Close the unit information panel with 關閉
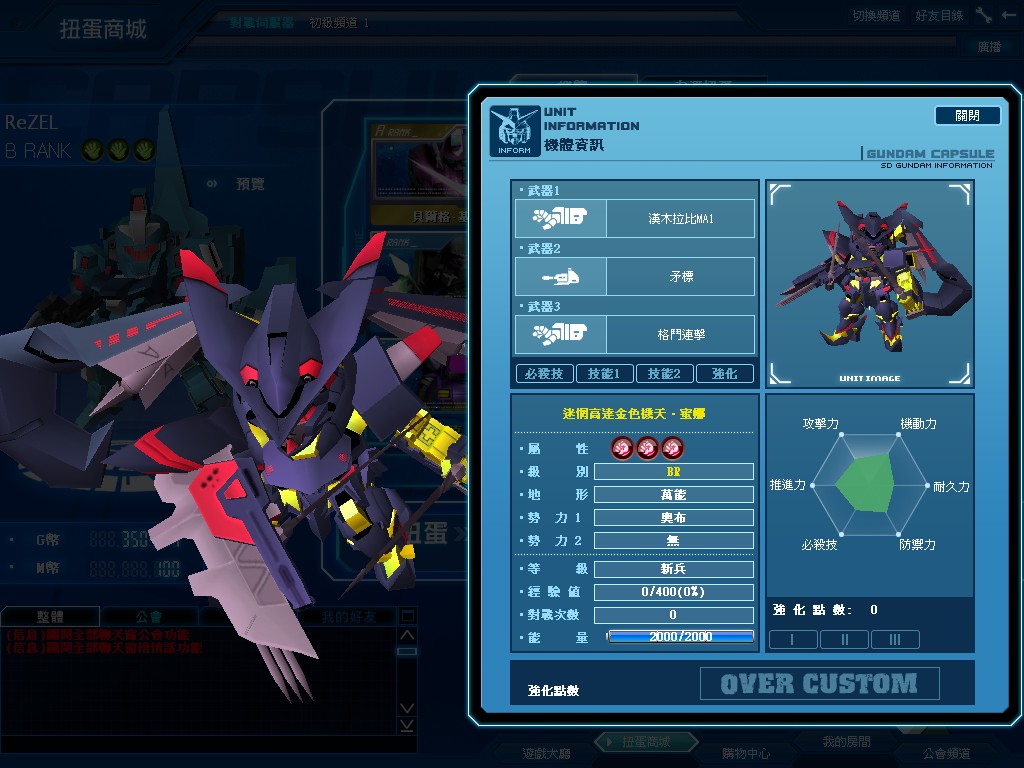 click(967, 115)
